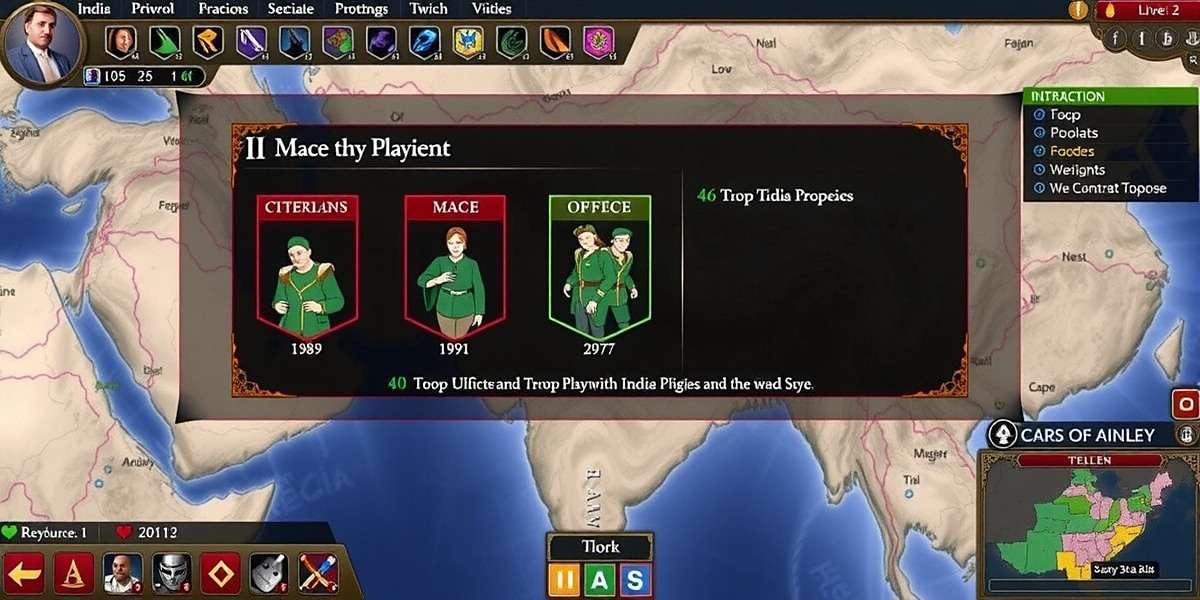Click the yellow back arrow button

click(x=24, y=575)
